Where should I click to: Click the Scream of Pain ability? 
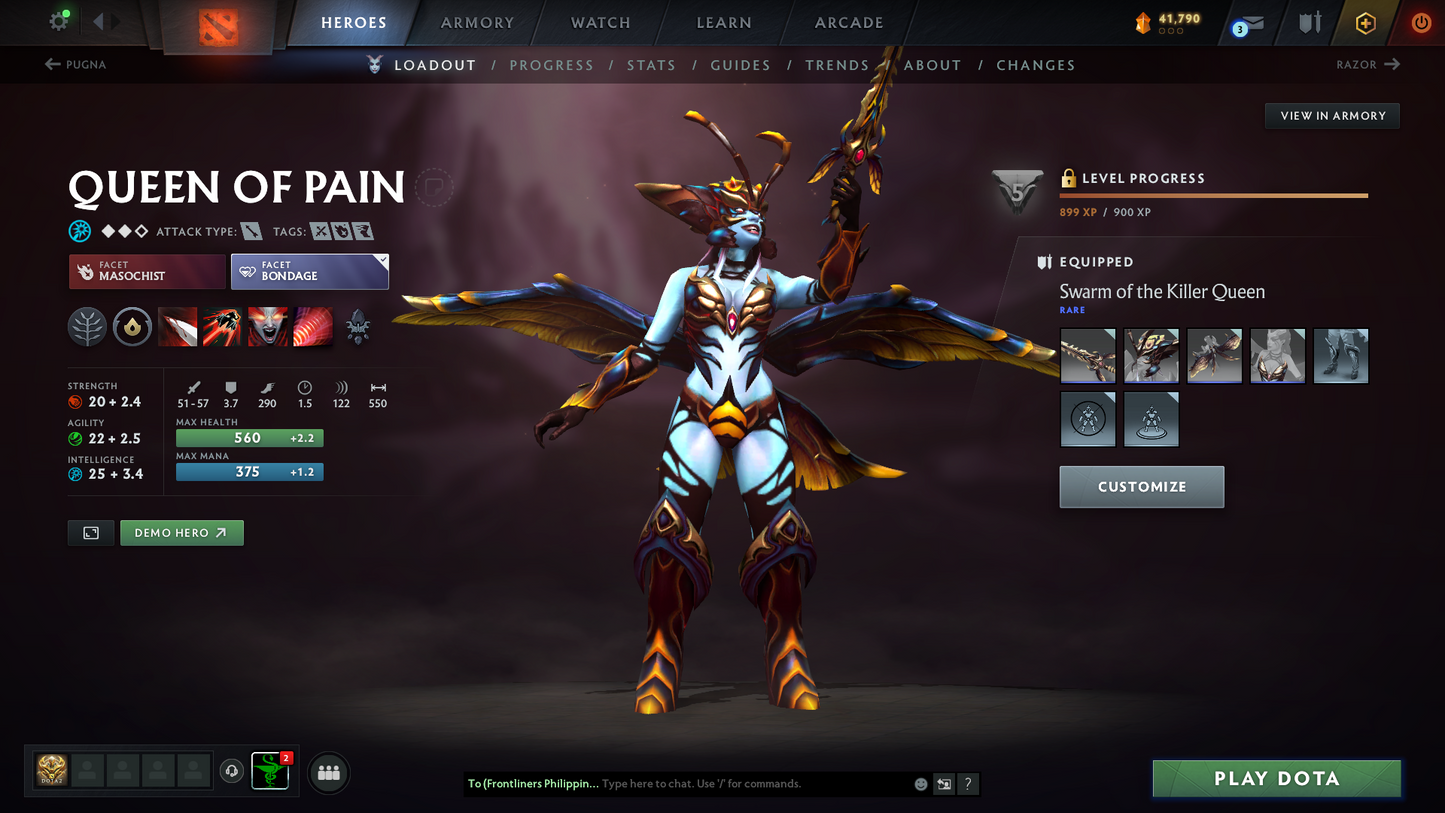tap(267, 327)
